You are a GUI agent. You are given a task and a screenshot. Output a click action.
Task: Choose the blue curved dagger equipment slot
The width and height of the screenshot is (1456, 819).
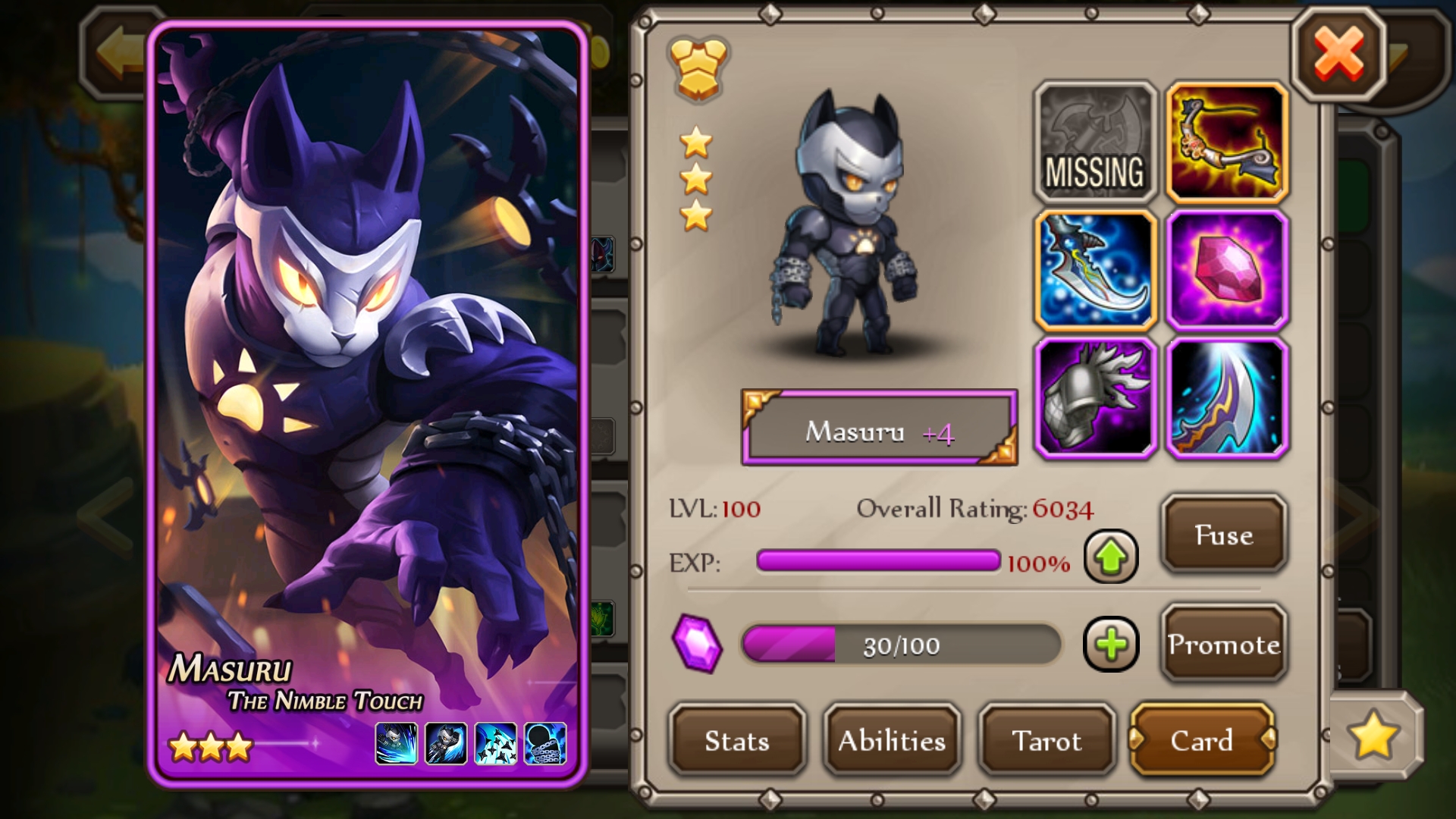click(x=1095, y=271)
